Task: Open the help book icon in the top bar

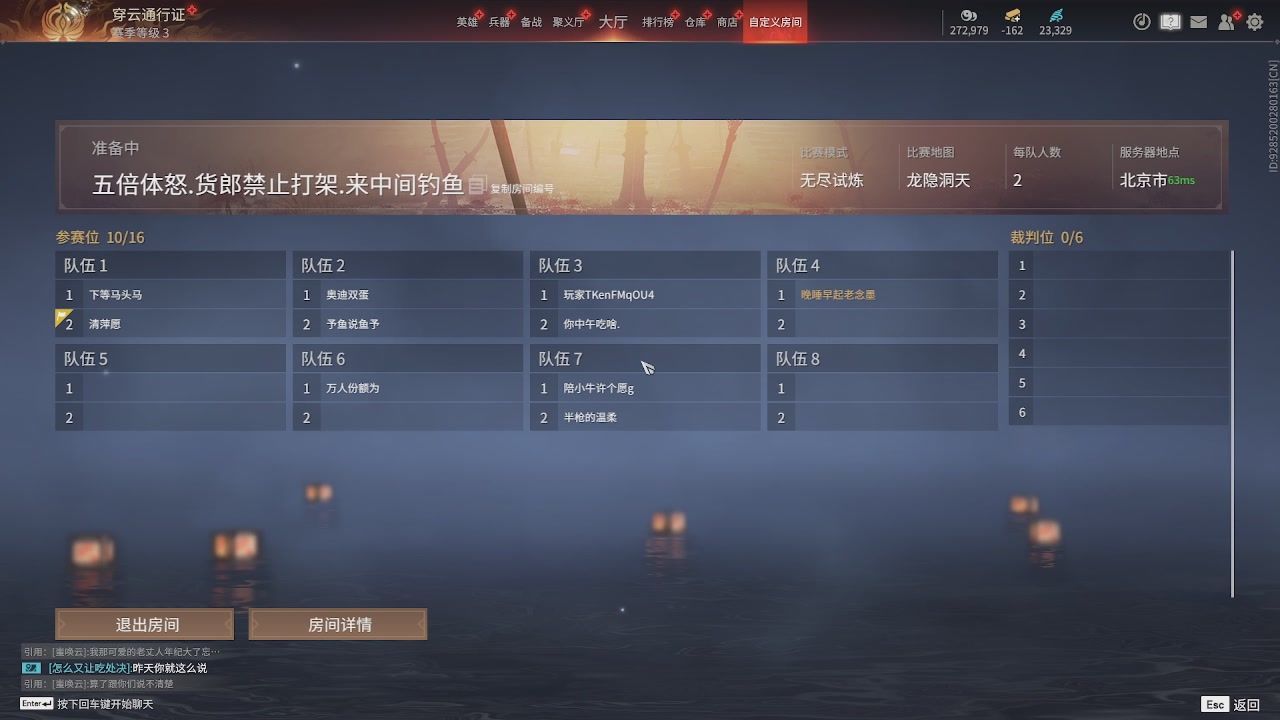Action: (x=1170, y=20)
